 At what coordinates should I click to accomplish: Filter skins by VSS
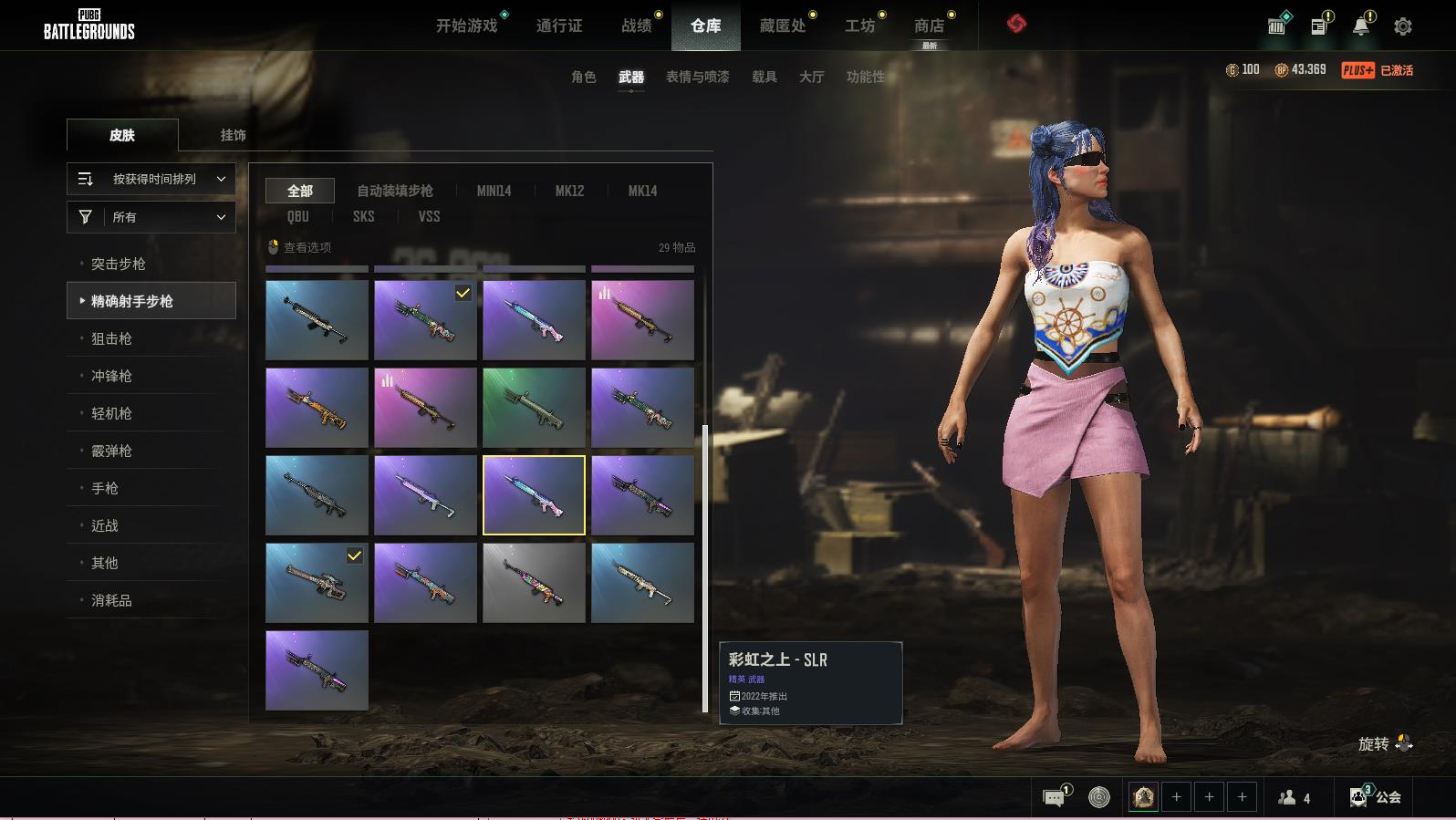tap(429, 216)
